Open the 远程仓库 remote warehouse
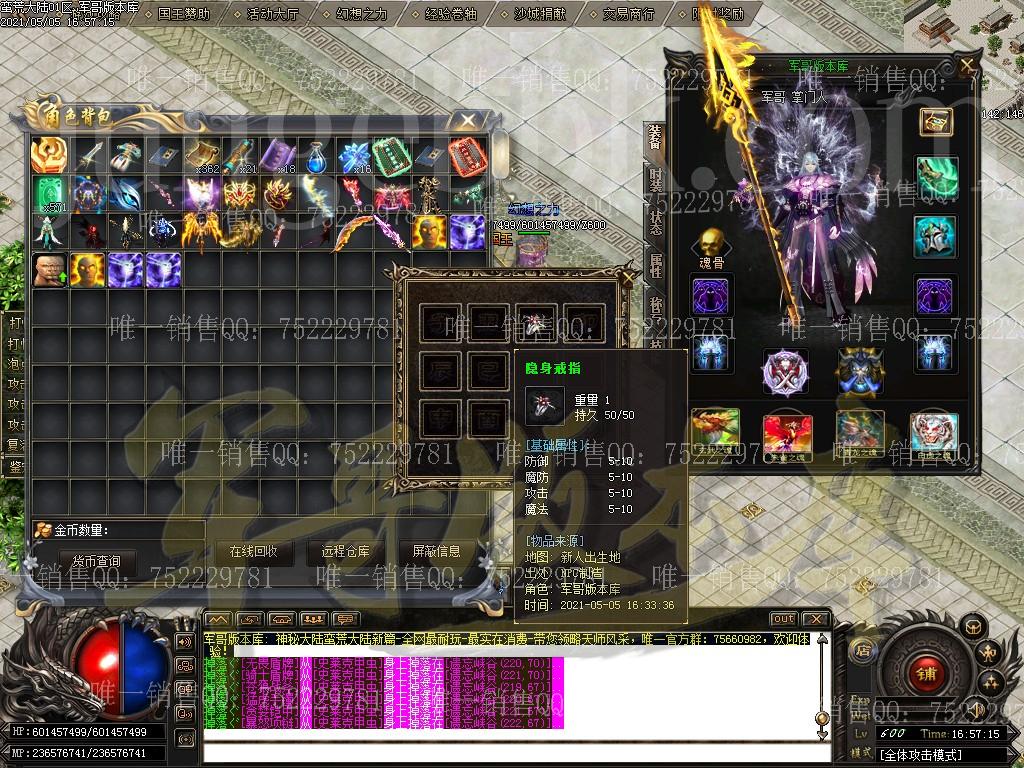The height and width of the screenshot is (768, 1024). click(x=345, y=551)
